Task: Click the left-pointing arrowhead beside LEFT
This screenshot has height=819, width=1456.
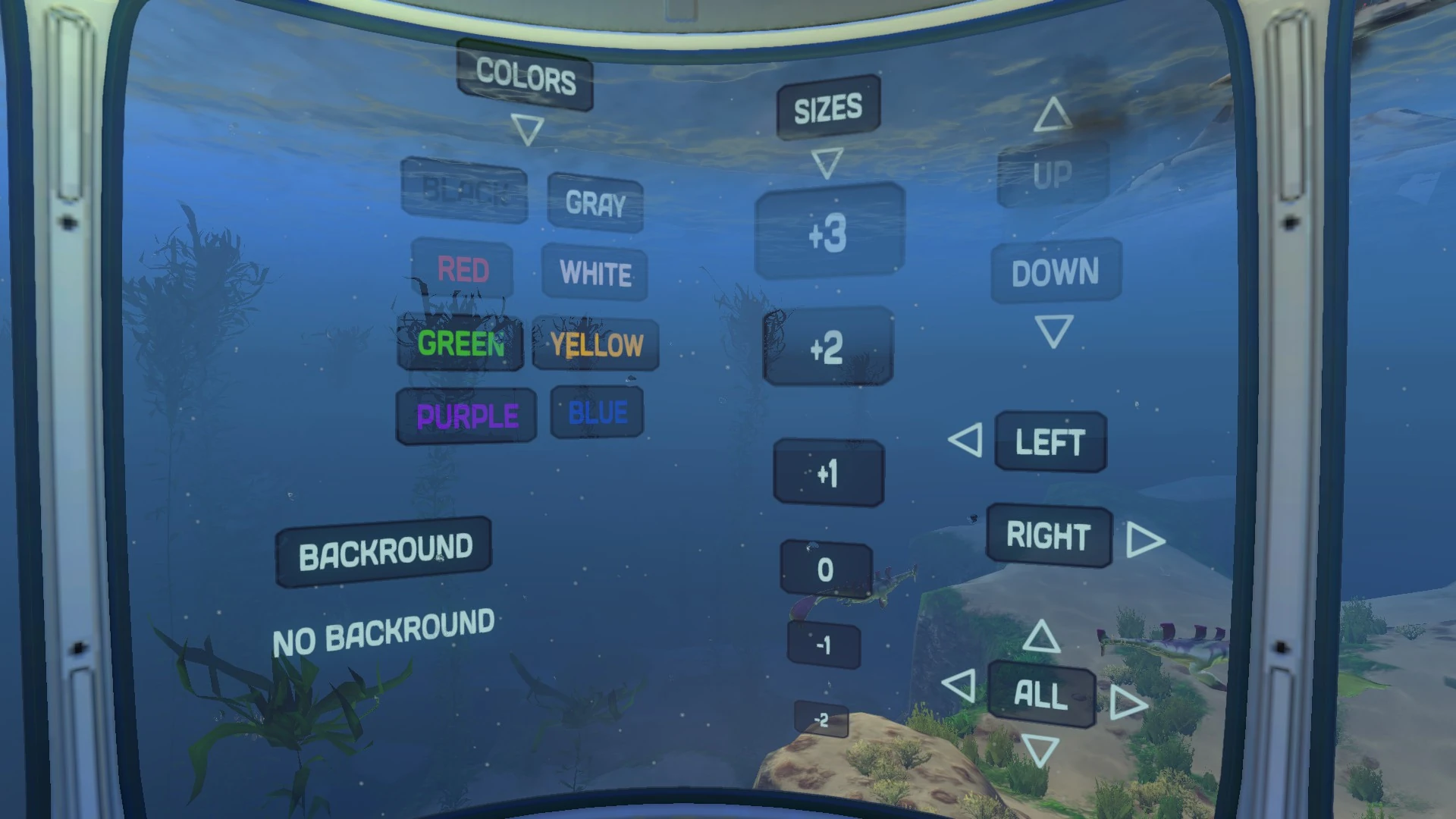Action: tap(965, 439)
